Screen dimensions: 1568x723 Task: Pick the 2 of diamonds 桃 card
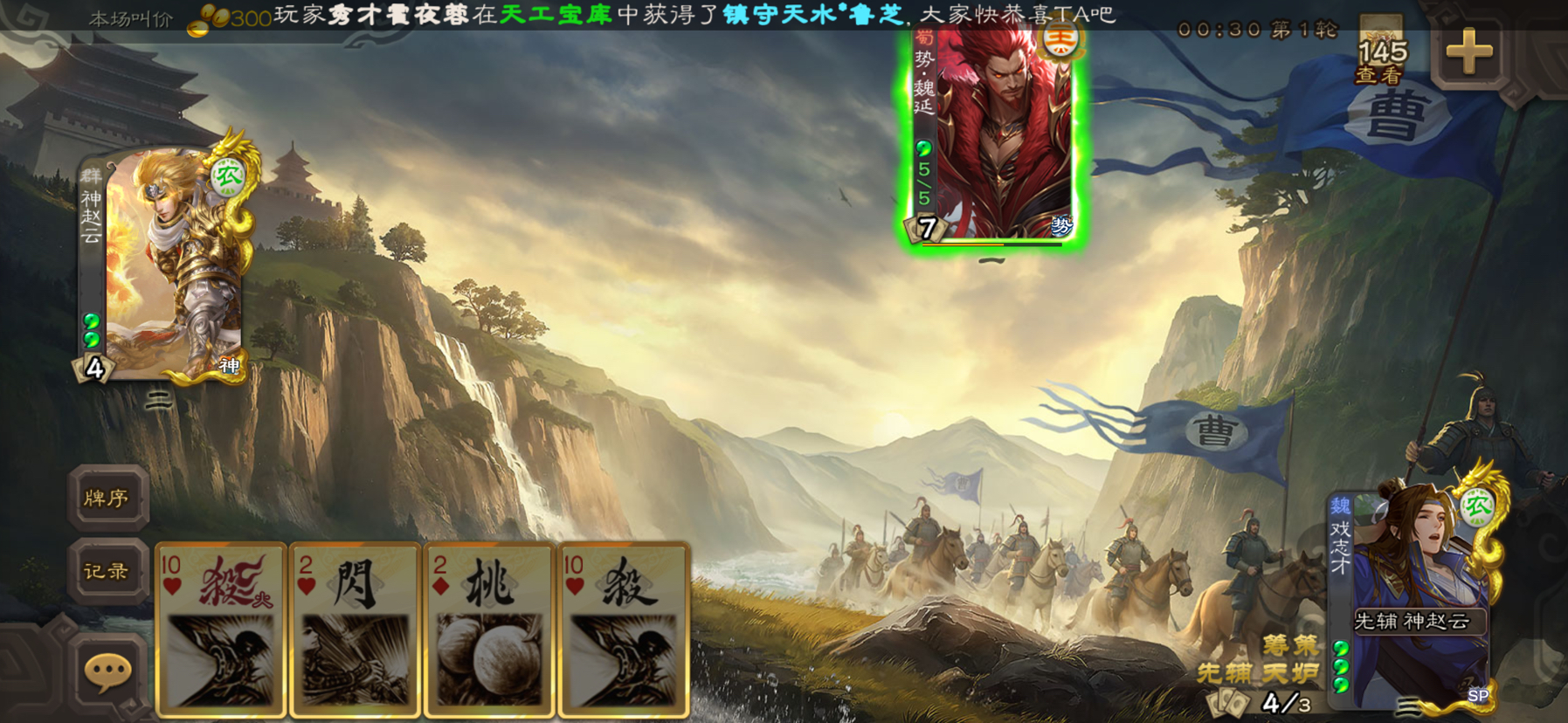pyautogui.click(x=489, y=629)
